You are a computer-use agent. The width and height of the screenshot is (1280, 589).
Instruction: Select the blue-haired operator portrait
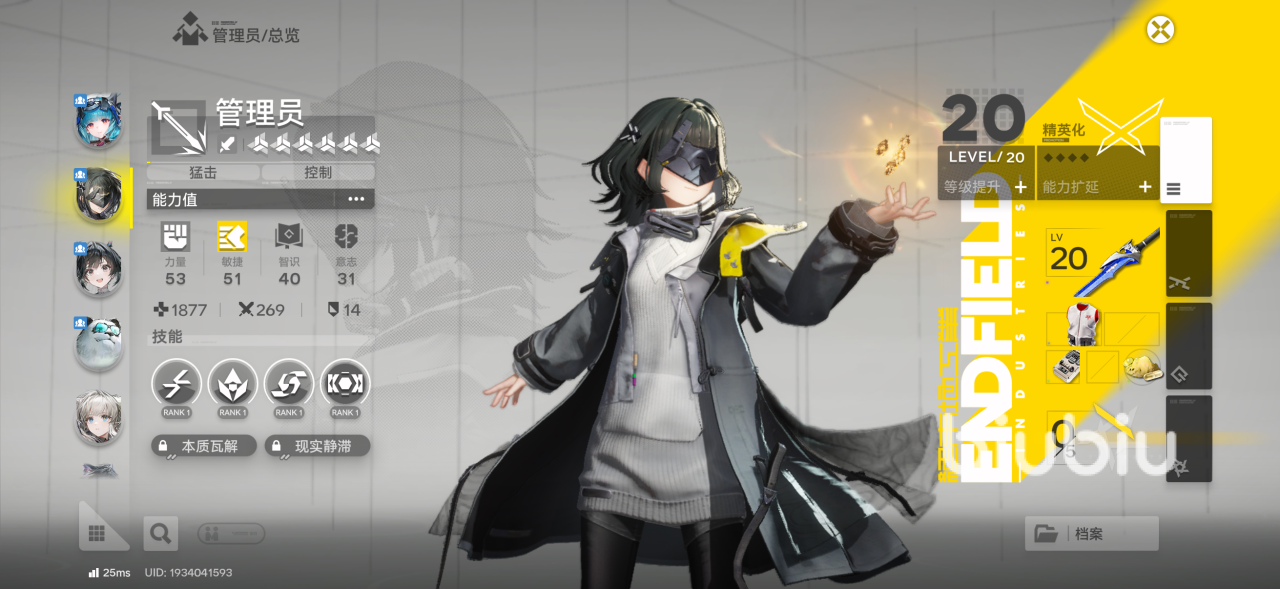[99, 119]
